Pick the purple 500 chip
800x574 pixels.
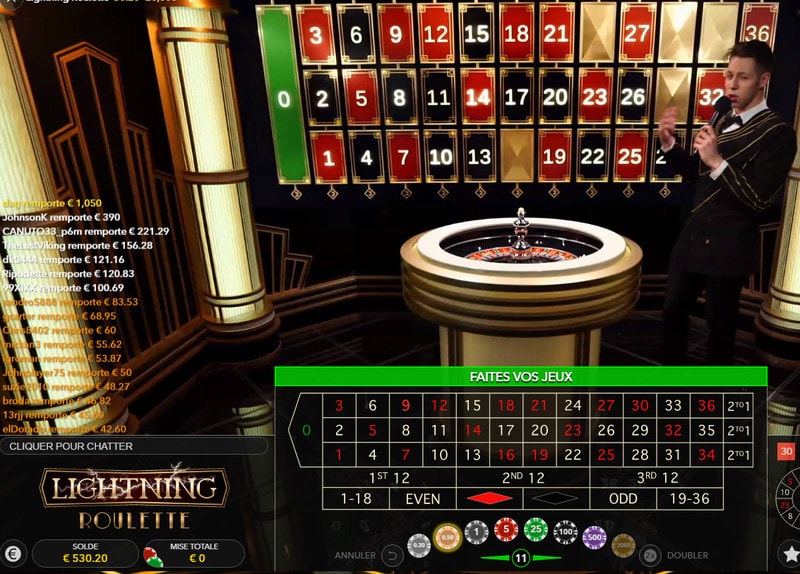coord(595,537)
